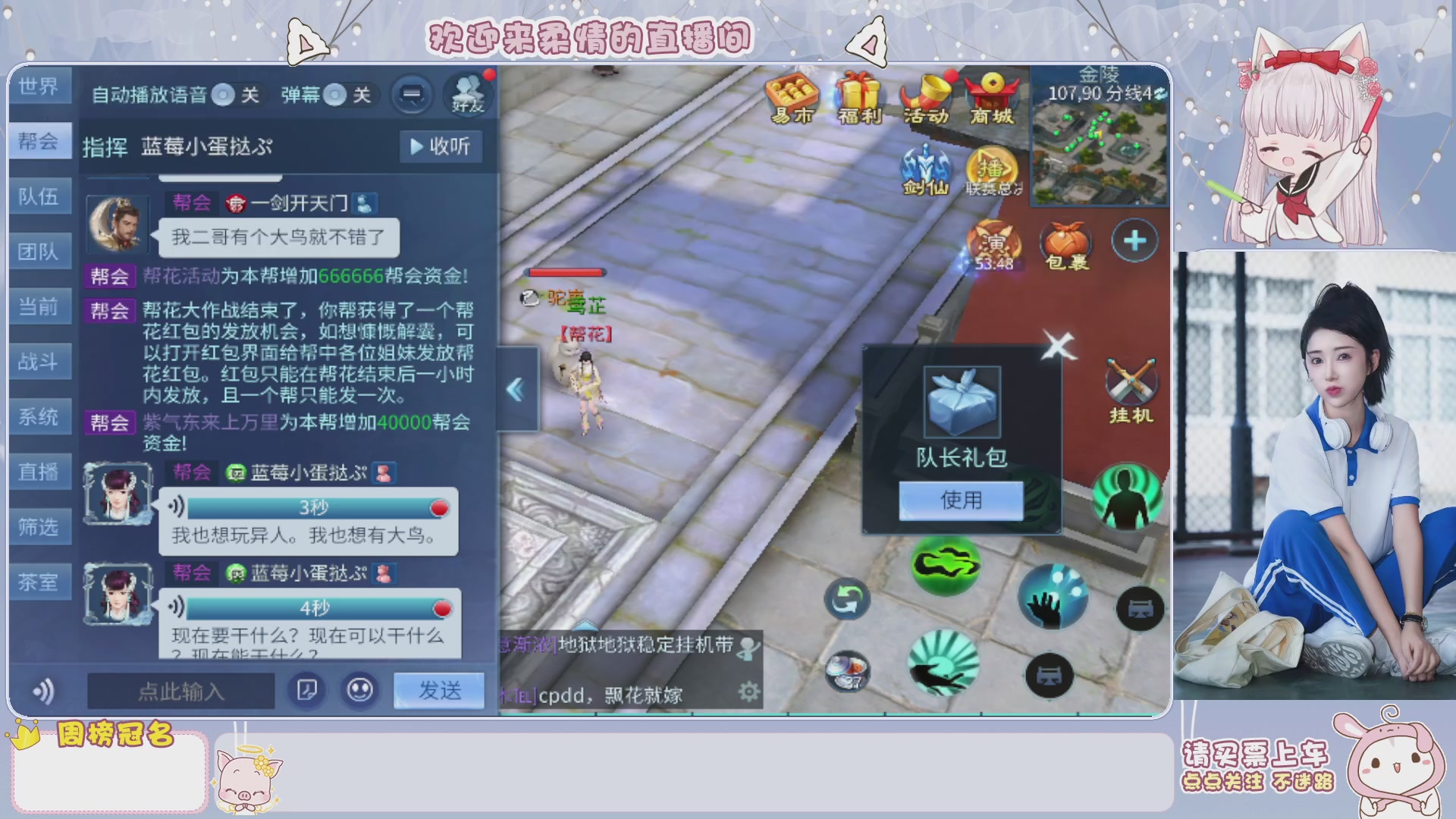The height and width of the screenshot is (819, 1456).
Task: Click the 点此输入 chat input field
Action: 182,692
